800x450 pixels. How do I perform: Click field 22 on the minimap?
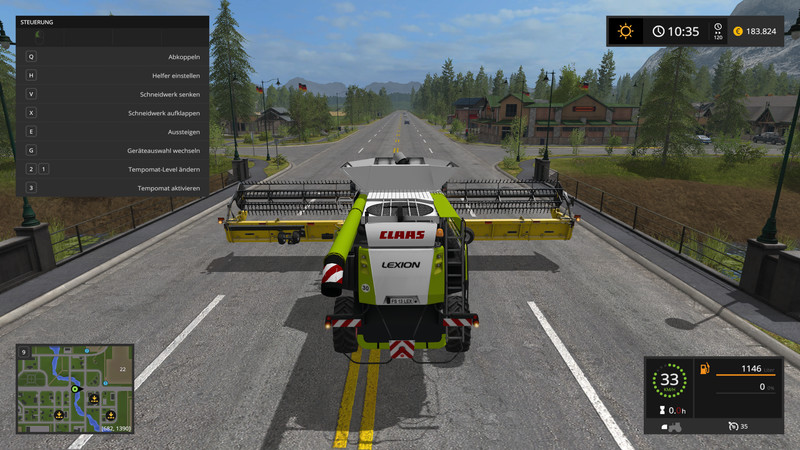(120, 369)
